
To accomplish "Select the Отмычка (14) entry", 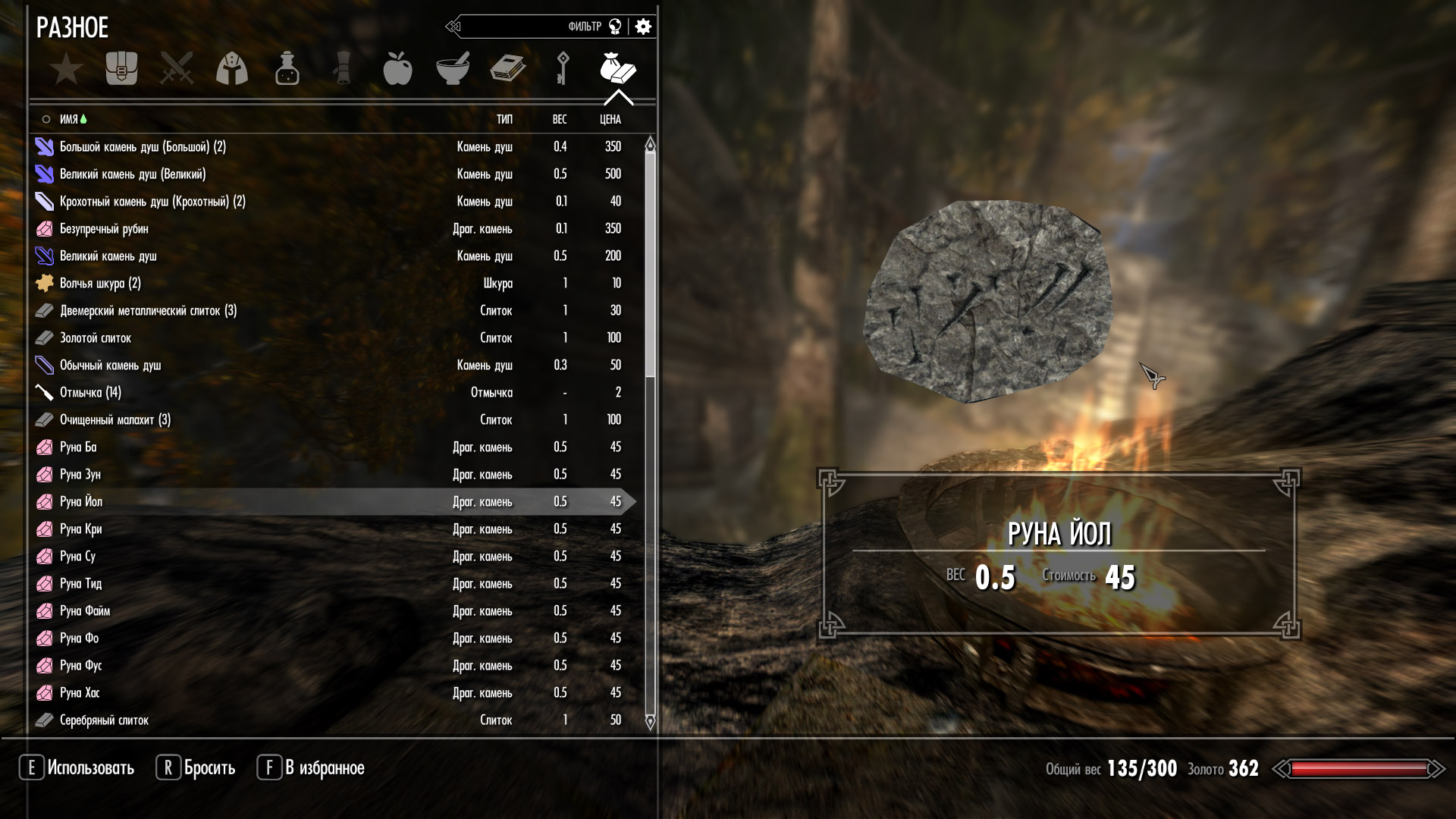I will (90, 393).
